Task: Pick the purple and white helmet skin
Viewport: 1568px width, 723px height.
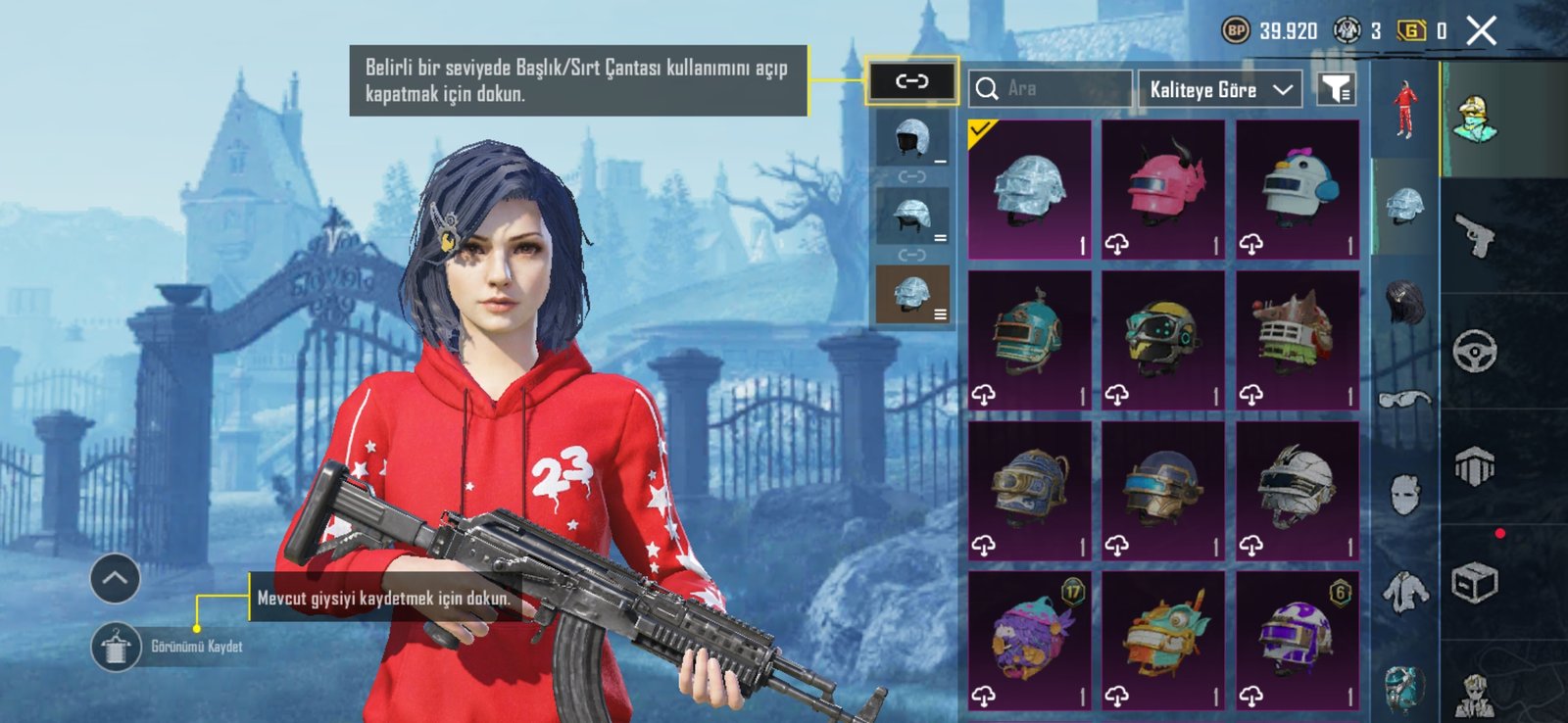Action: point(1298,640)
